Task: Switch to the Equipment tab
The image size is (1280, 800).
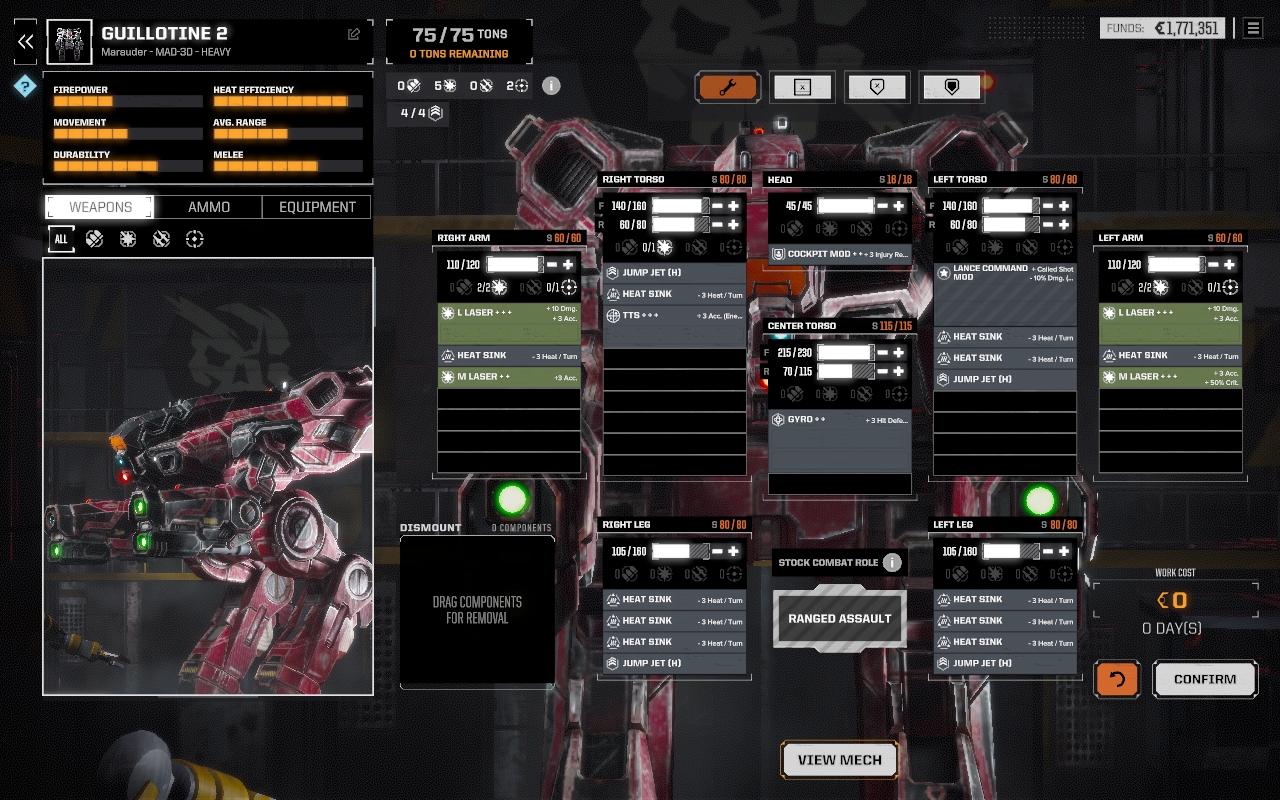Action: coord(317,207)
